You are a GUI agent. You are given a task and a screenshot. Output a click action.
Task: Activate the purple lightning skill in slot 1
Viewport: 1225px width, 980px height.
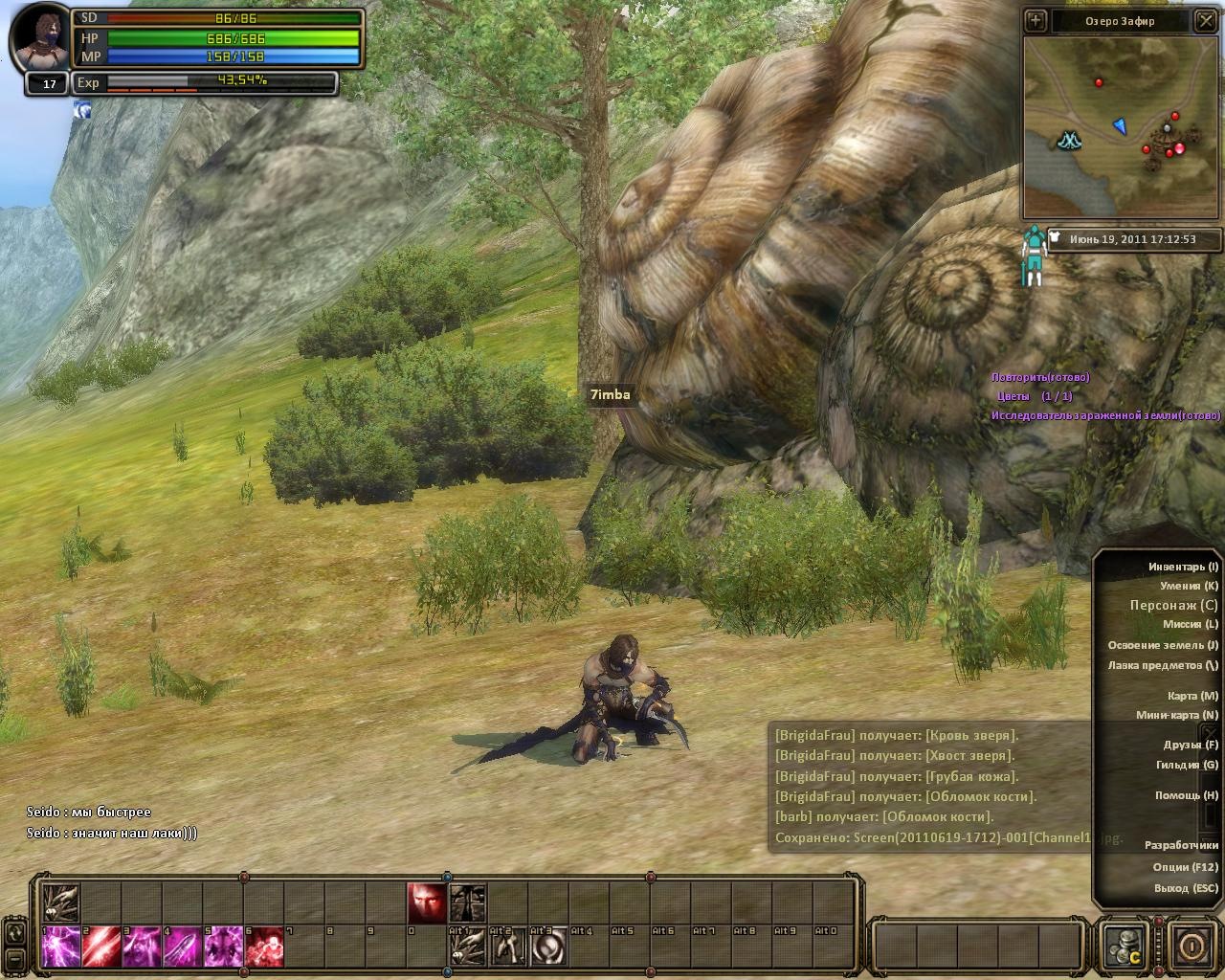(x=61, y=947)
